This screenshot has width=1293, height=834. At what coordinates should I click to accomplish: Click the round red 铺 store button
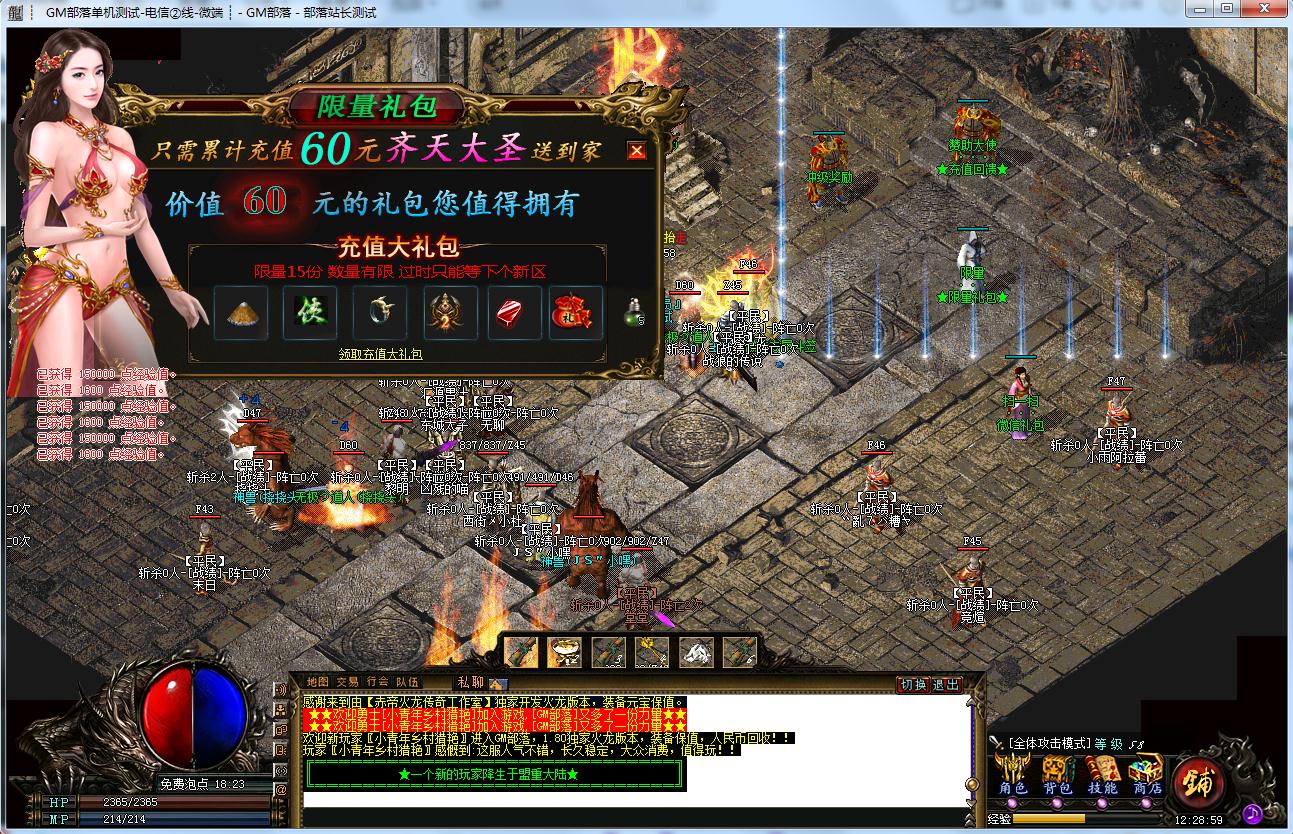1198,781
